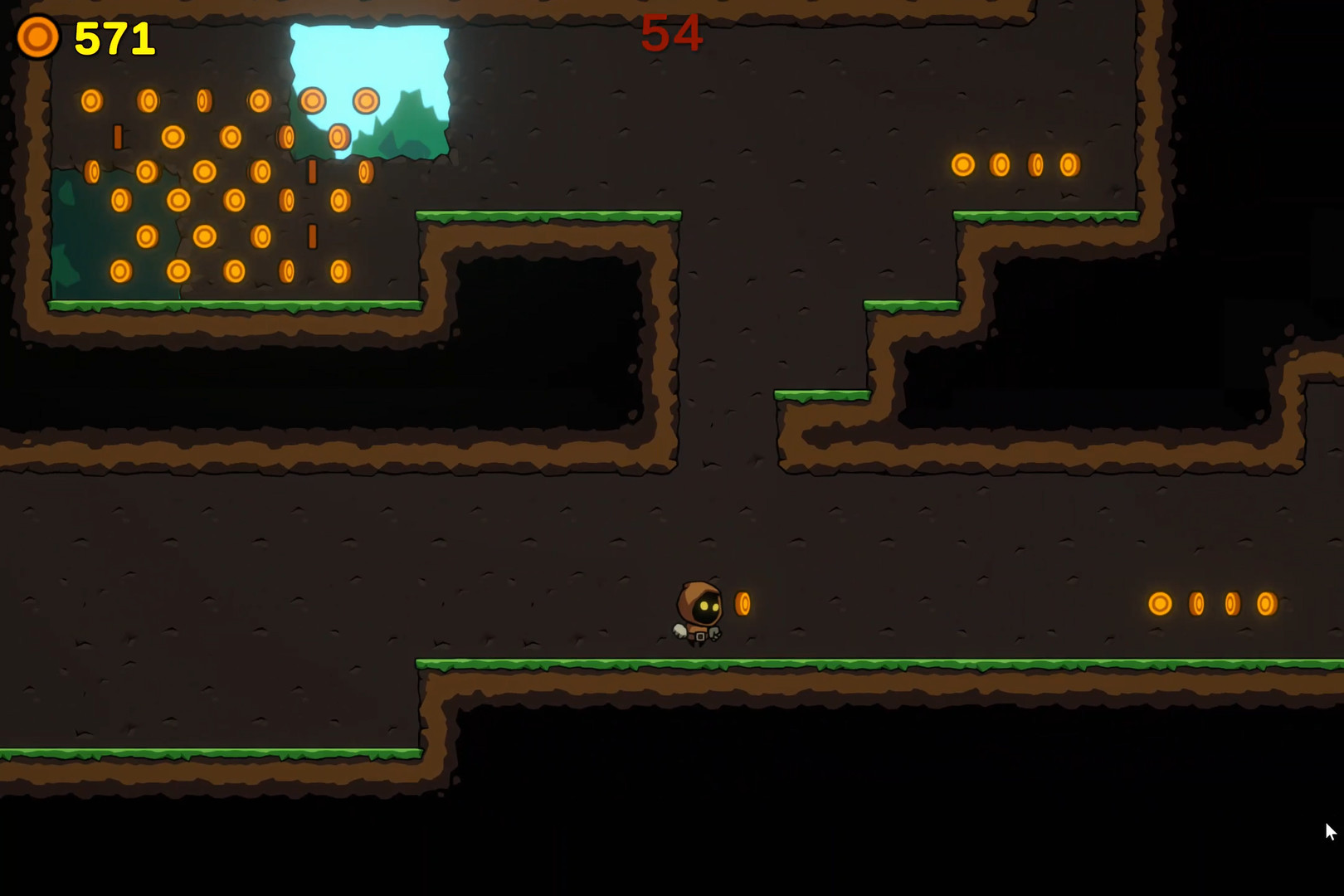
Task: Click the narrow green ledge at bottom-left
Action: (207, 755)
